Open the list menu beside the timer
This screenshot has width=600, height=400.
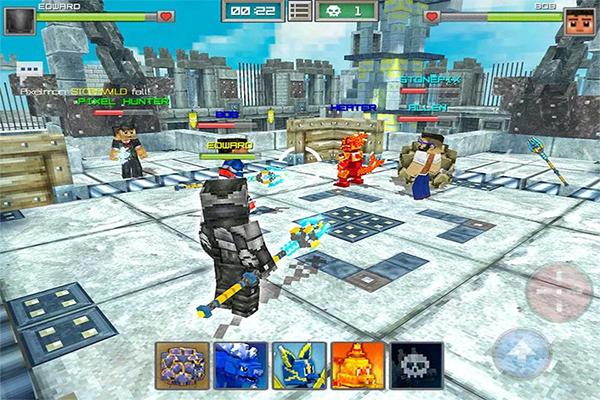point(298,12)
